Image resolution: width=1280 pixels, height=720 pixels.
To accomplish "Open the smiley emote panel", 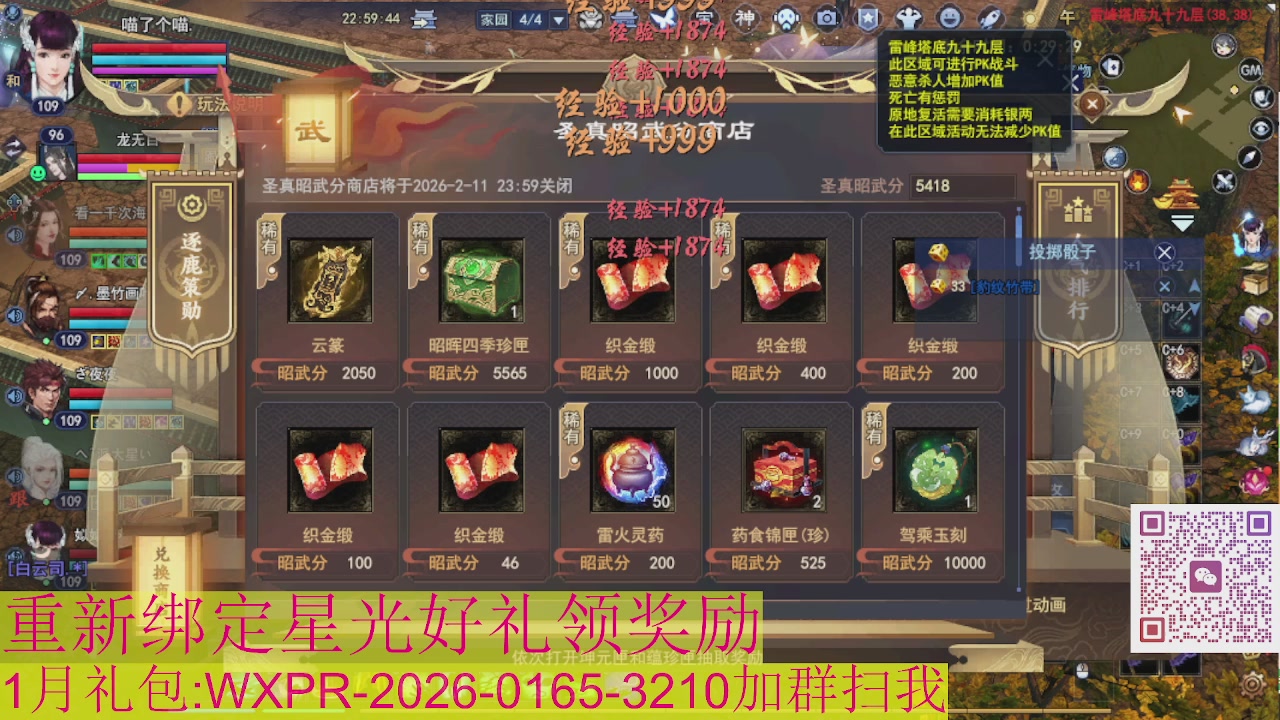I will (951, 17).
